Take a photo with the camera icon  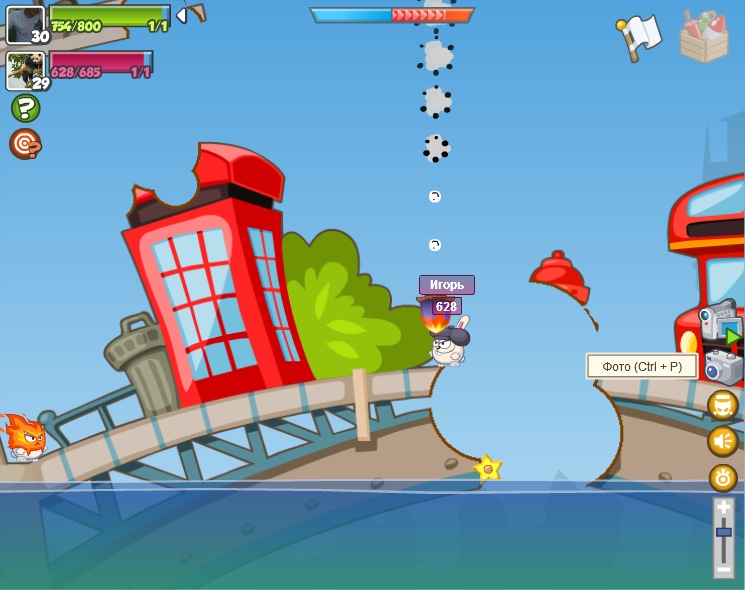[x=723, y=367]
